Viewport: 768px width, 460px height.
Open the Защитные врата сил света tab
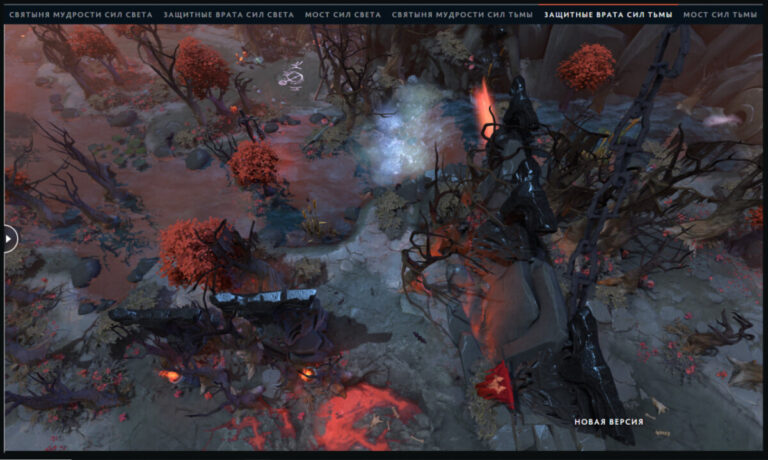click(228, 16)
